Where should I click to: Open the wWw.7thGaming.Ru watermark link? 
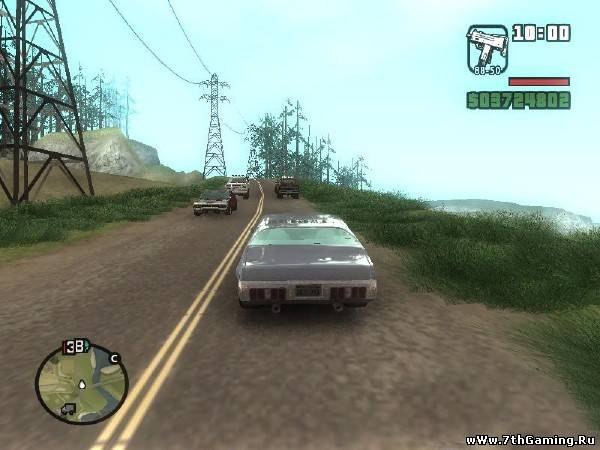[x=529, y=439]
